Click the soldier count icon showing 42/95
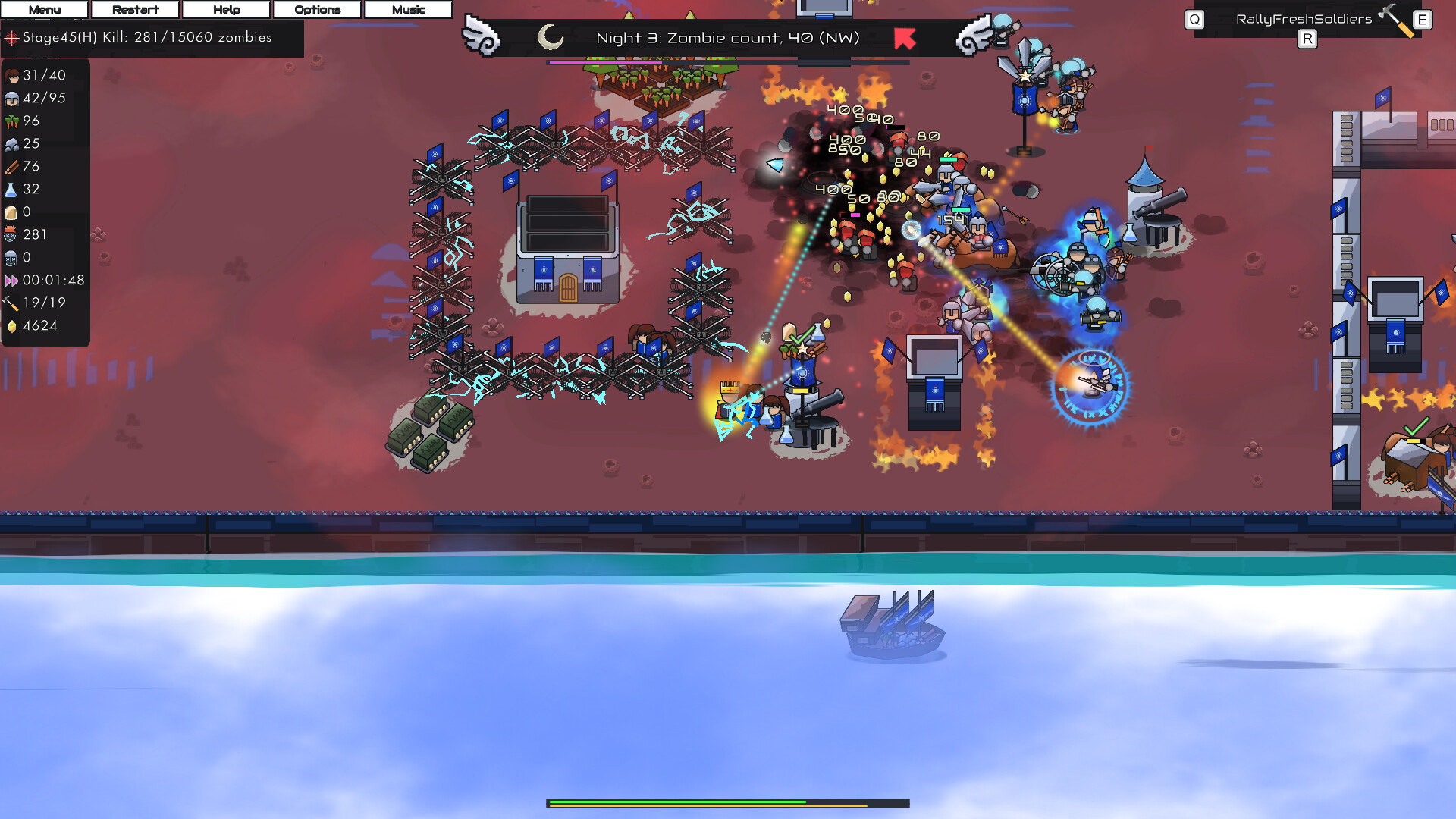This screenshot has width=1456, height=819. [13, 98]
